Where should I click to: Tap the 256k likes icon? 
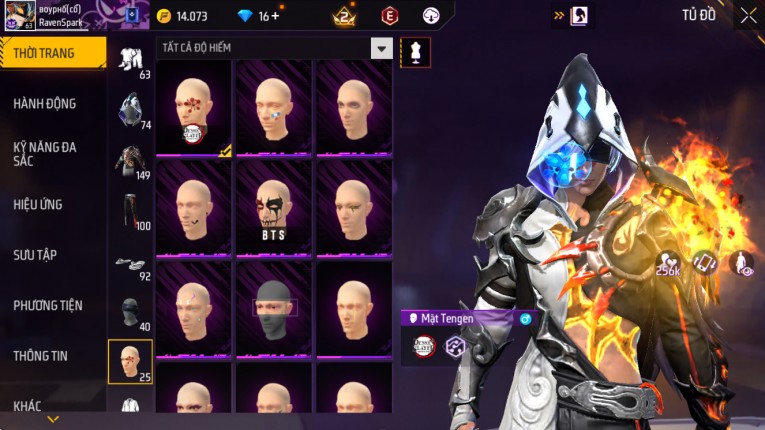[668, 262]
